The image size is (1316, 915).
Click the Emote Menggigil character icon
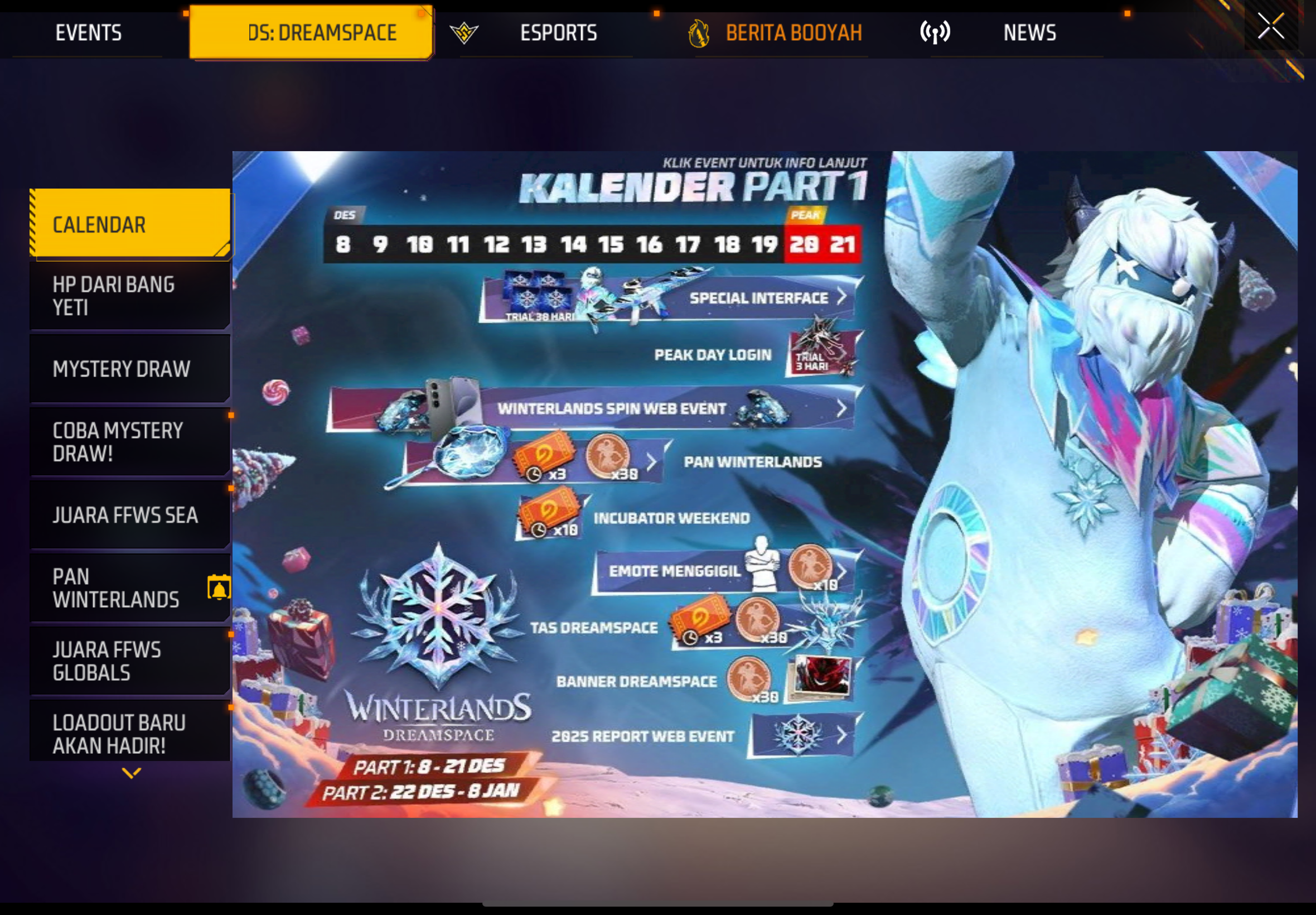click(x=762, y=567)
